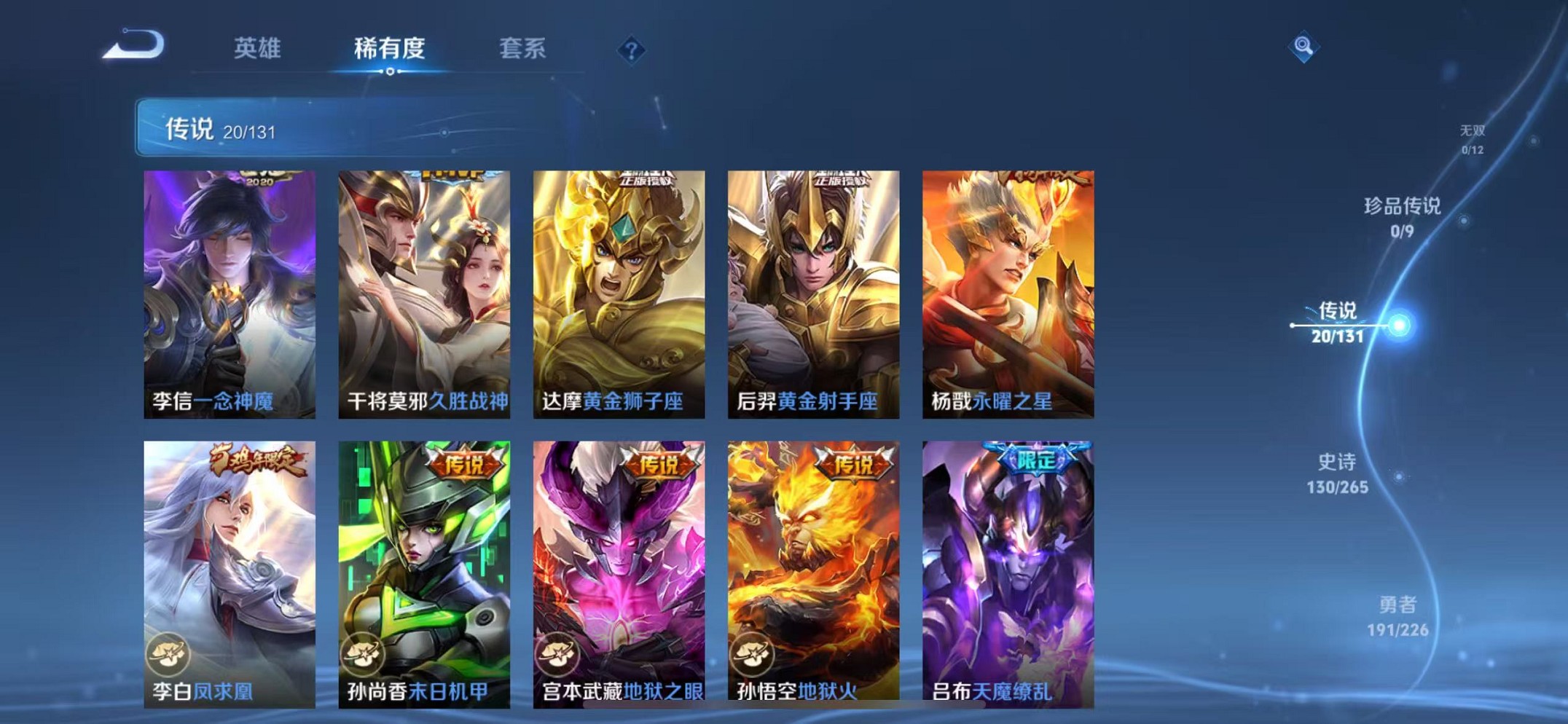The width and height of the screenshot is (1568, 724).
Task: Click the ownership badge icon on 李白凤求凰 skin
Action: [x=168, y=653]
